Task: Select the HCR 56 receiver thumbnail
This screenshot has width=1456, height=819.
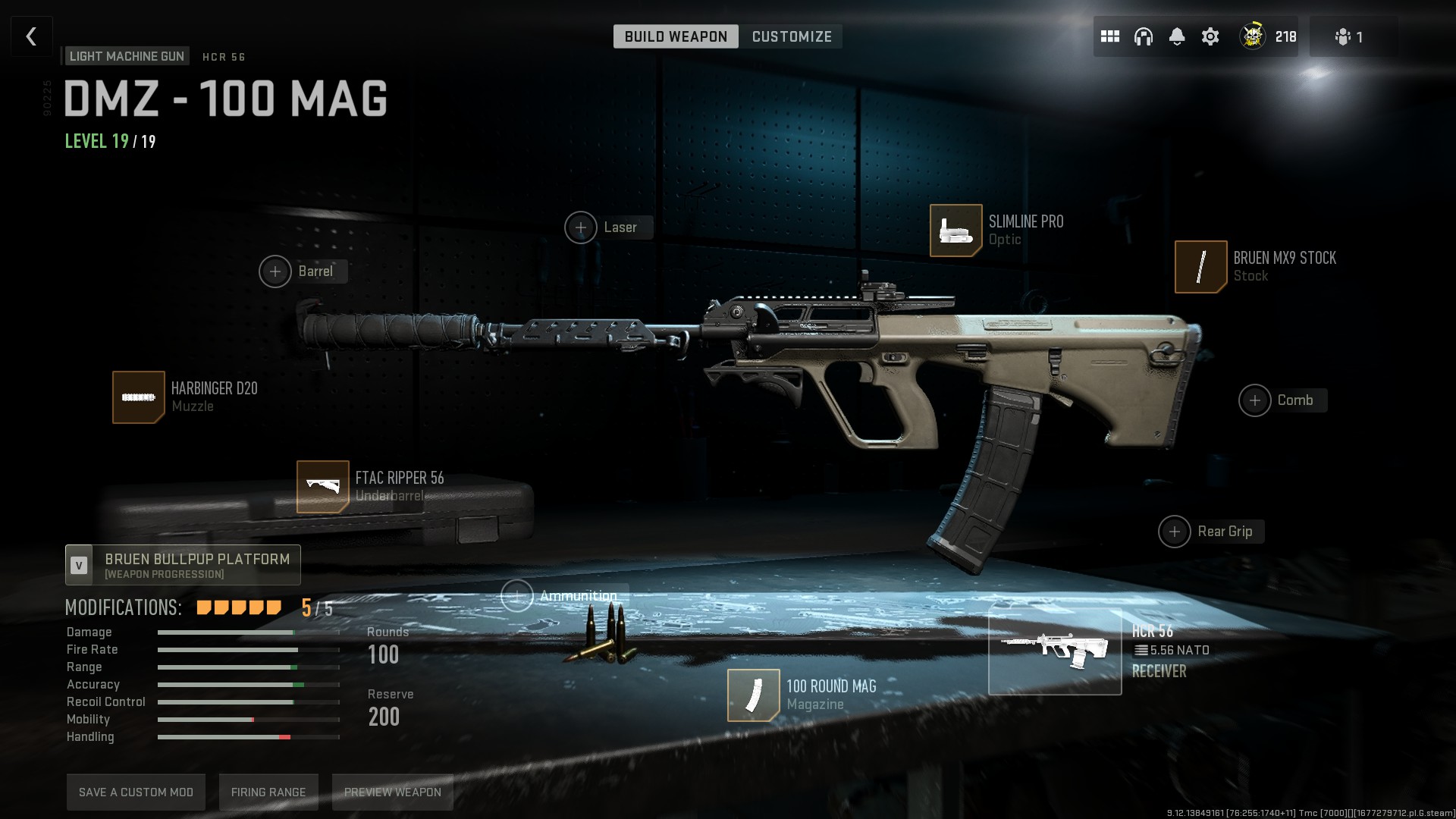Action: (x=1054, y=652)
